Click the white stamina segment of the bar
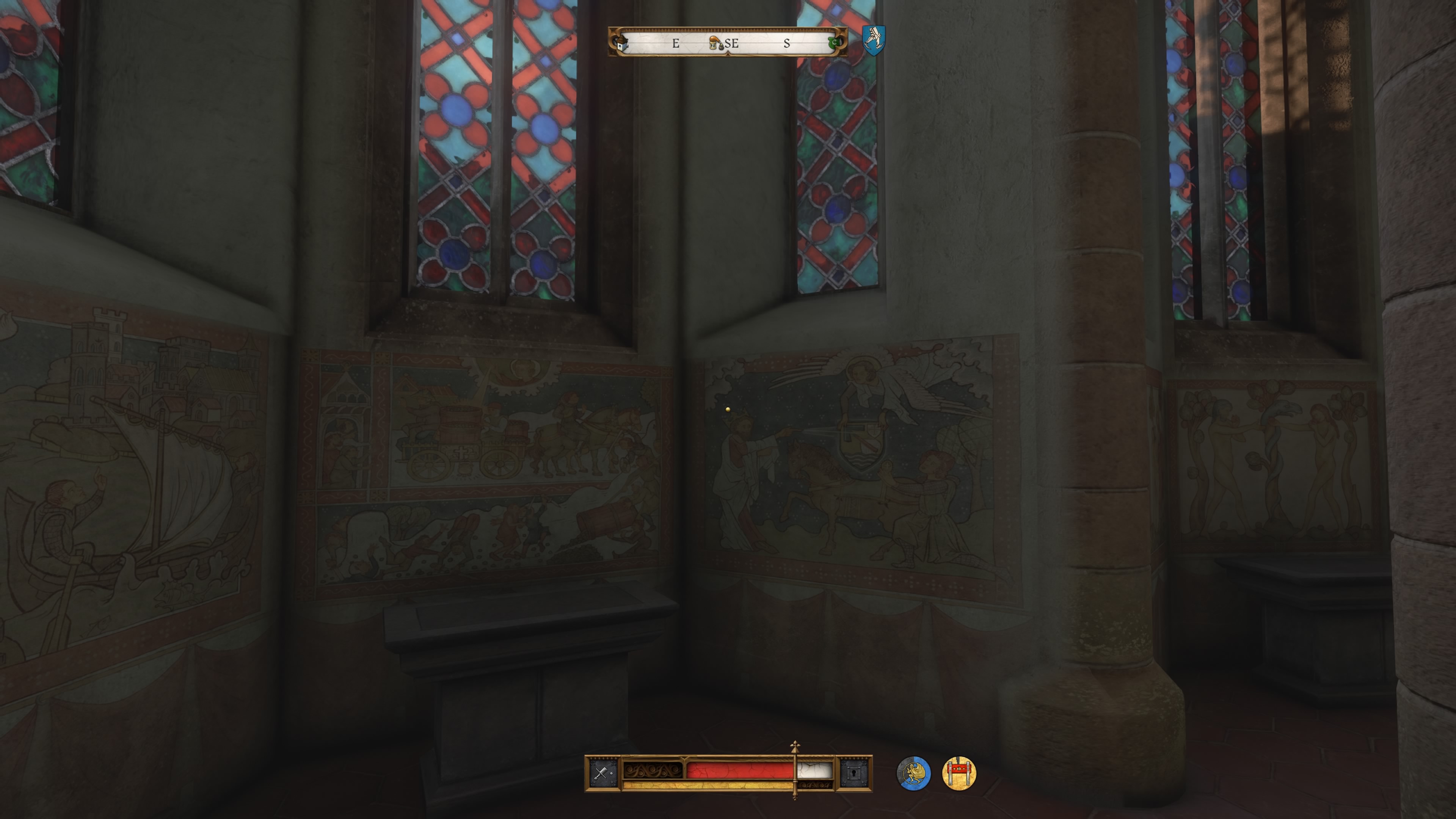This screenshot has height=819, width=1456. (x=814, y=770)
